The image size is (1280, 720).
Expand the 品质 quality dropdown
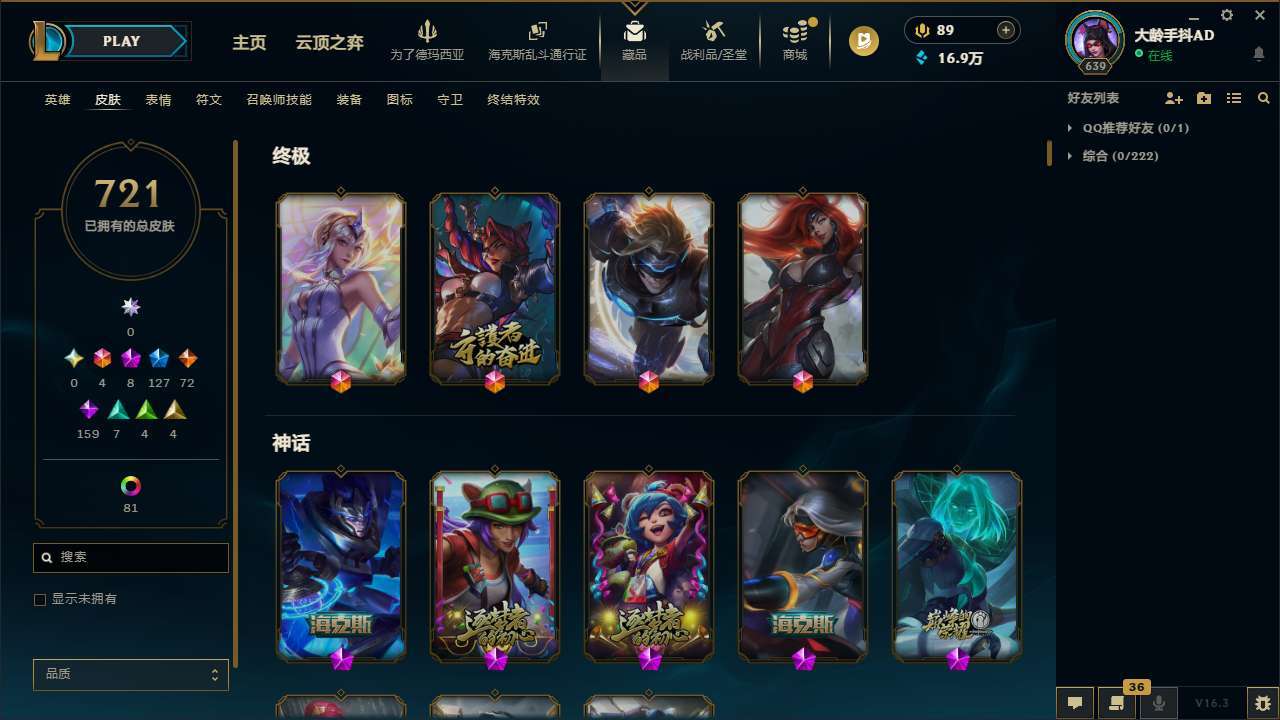pos(130,674)
